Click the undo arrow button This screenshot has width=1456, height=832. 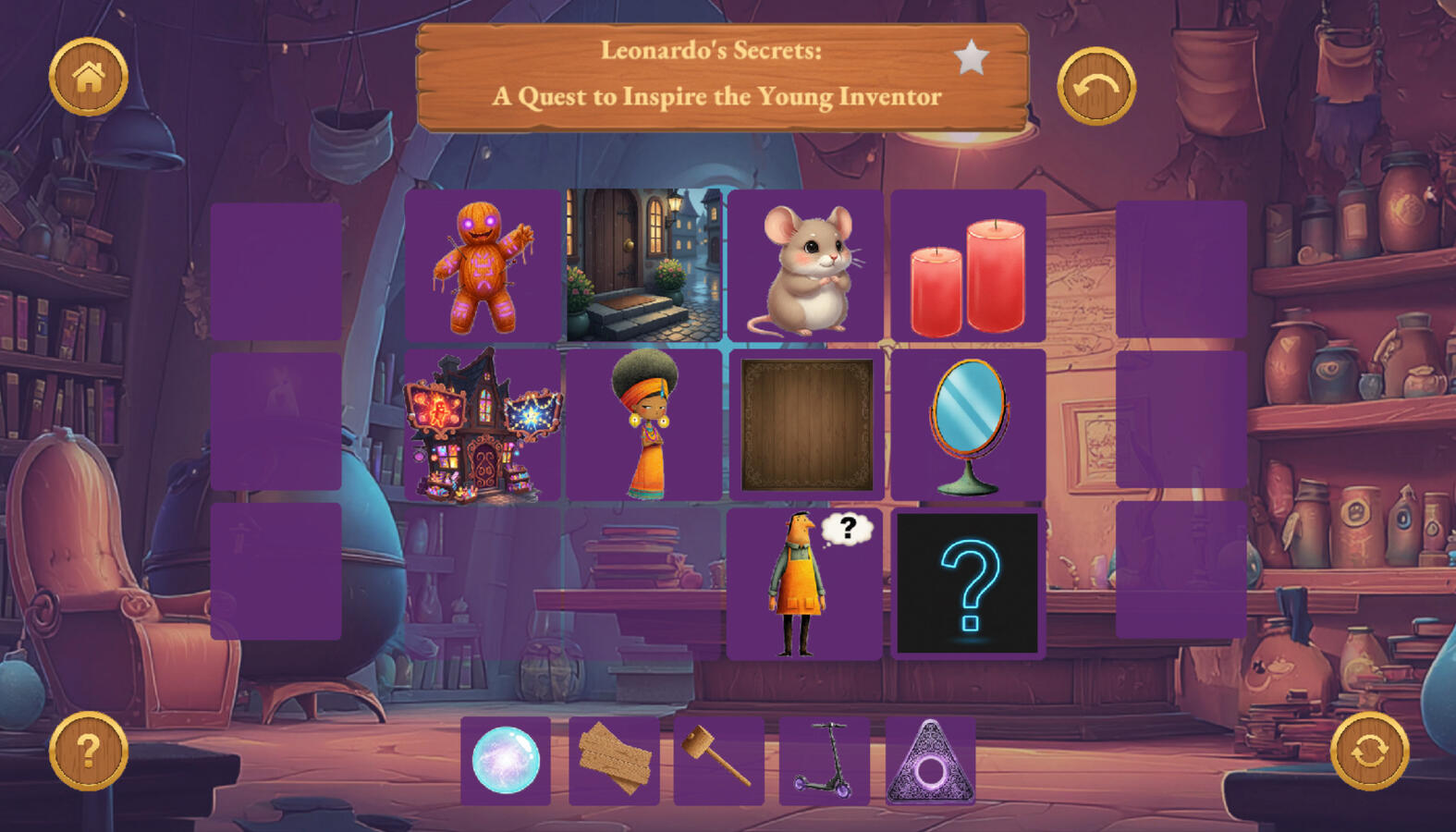coord(1095,86)
